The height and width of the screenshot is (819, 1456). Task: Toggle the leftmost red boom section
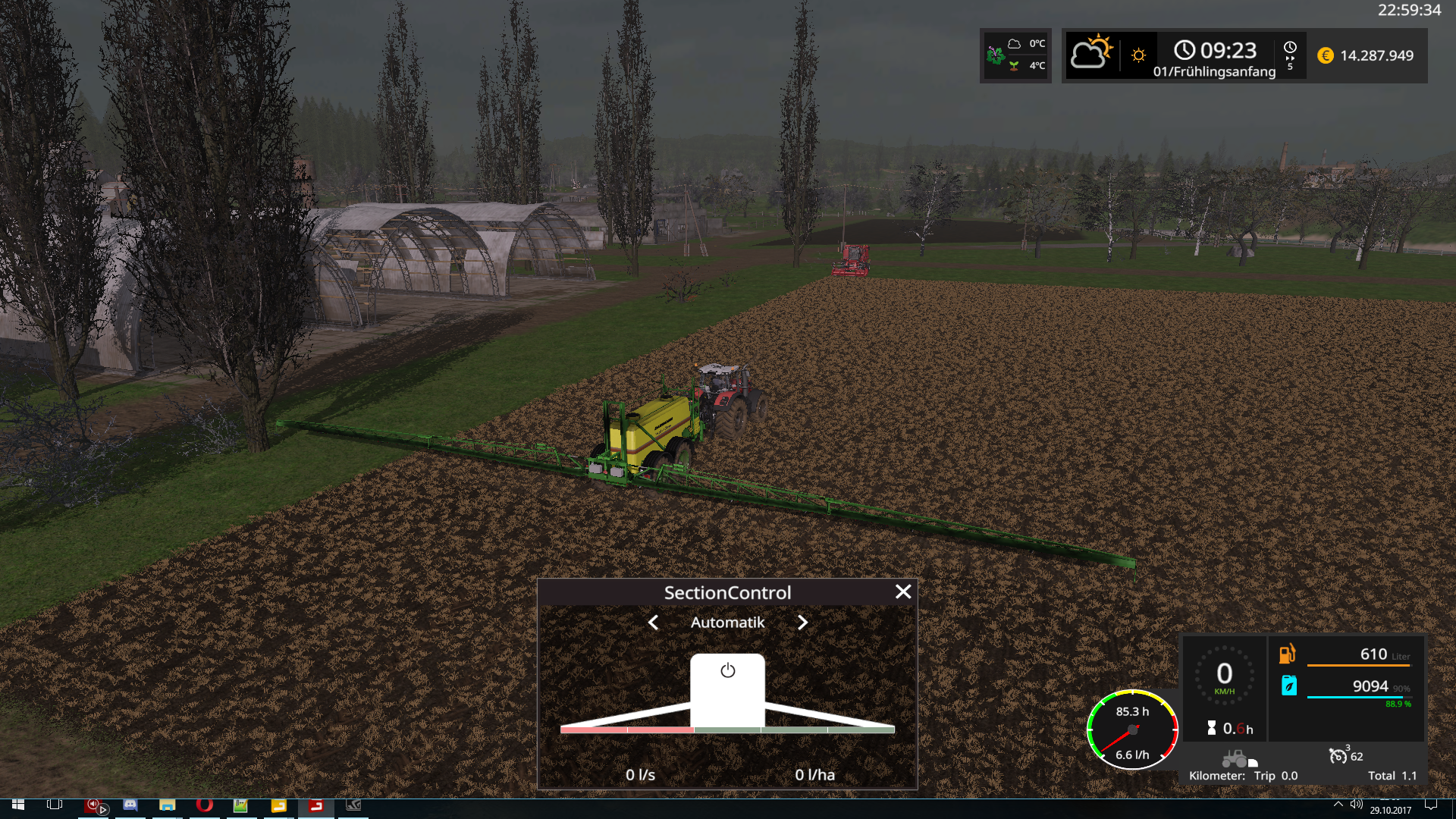point(593,730)
